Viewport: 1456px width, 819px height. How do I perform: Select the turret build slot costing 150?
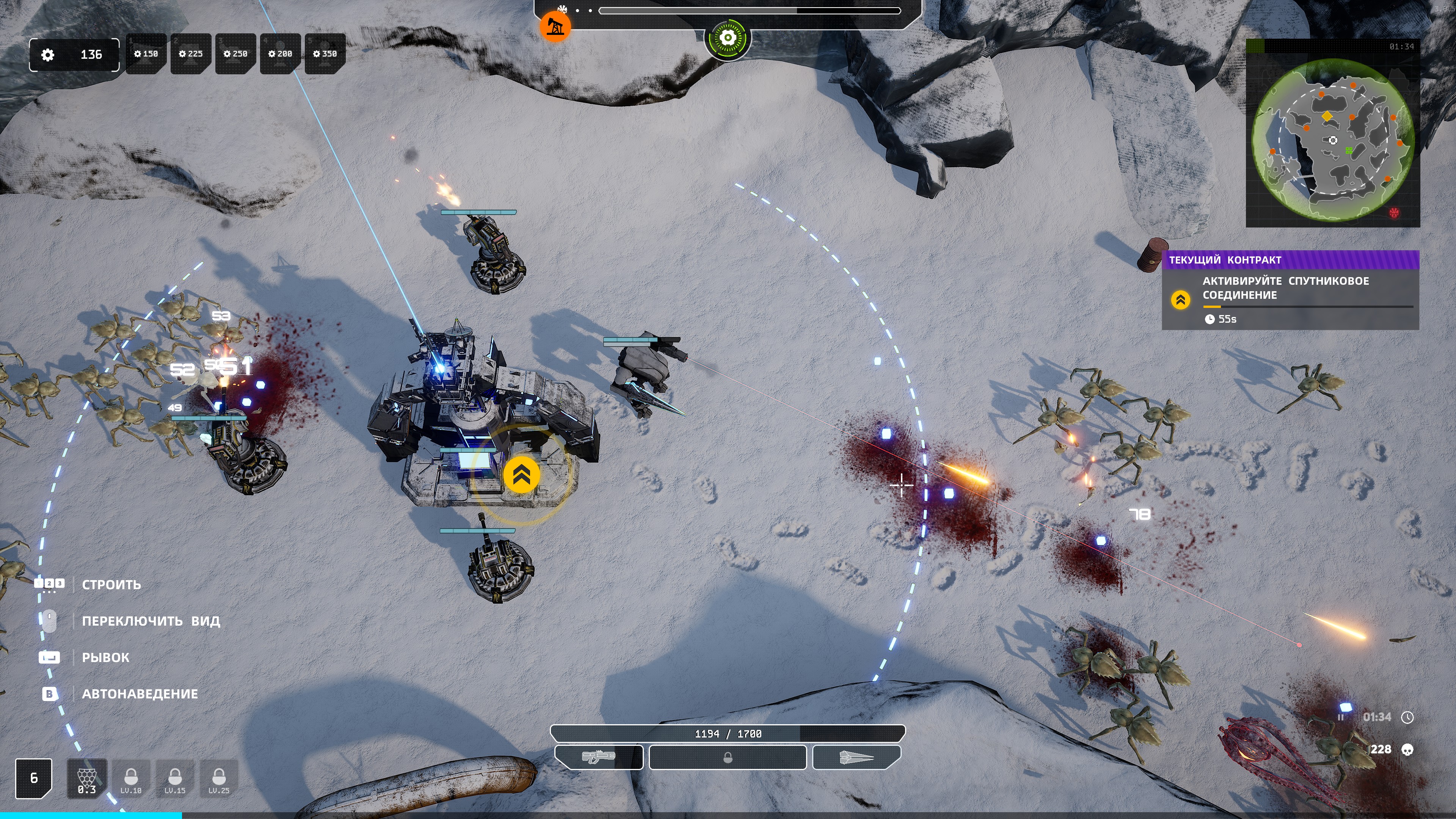pyautogui.click(x=146, y=54)
